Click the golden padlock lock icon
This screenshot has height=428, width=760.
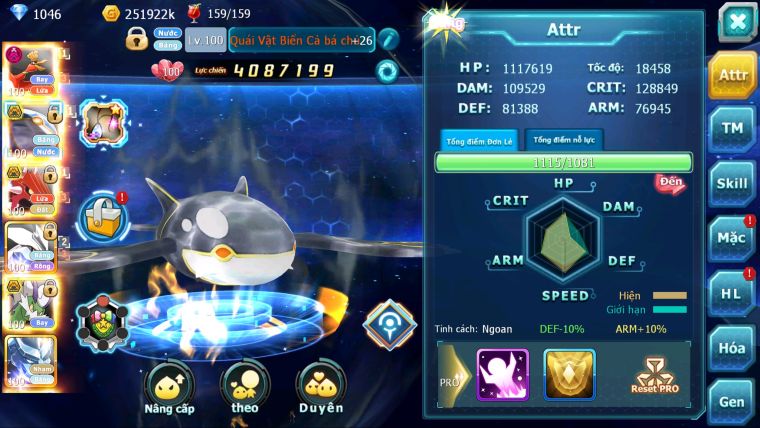[137, 39]
